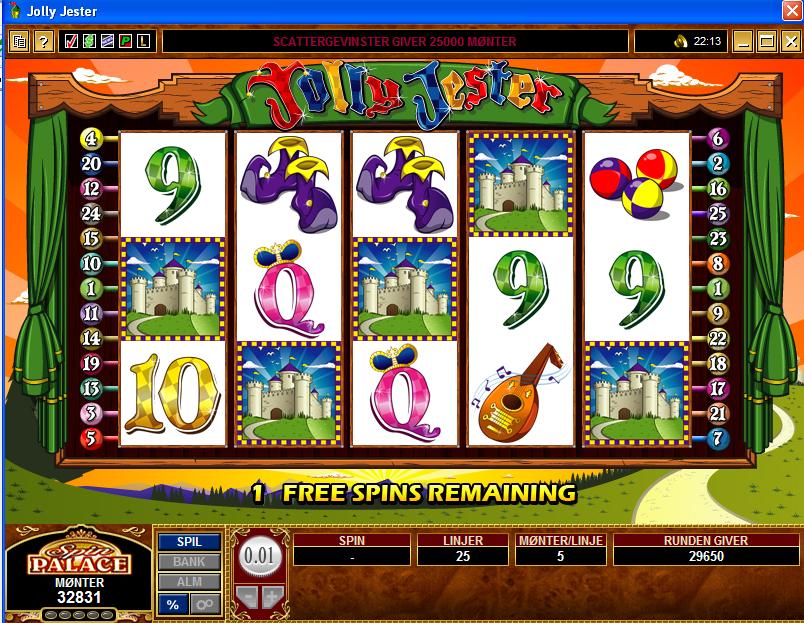Switch to the ALM mode tab

coord(189,582)
